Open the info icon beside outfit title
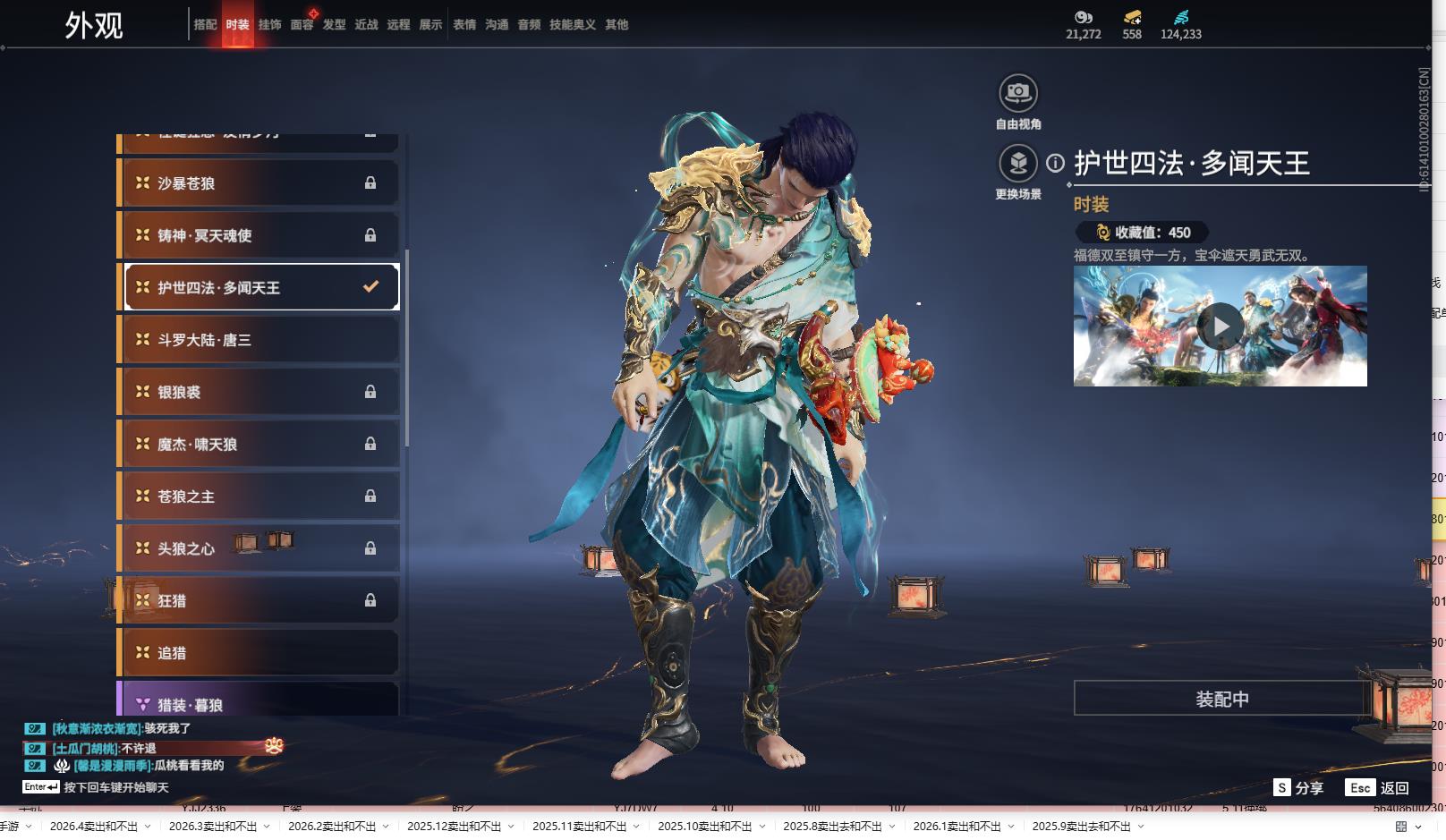 [1056, 163]
